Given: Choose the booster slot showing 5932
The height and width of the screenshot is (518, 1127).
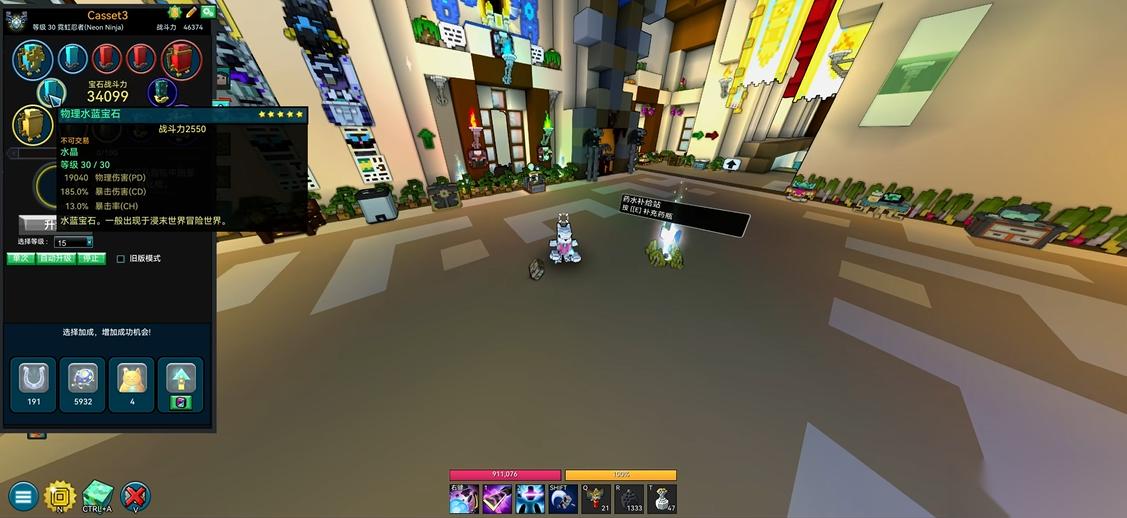Looking at the screenshot, I should pos(83,384).
